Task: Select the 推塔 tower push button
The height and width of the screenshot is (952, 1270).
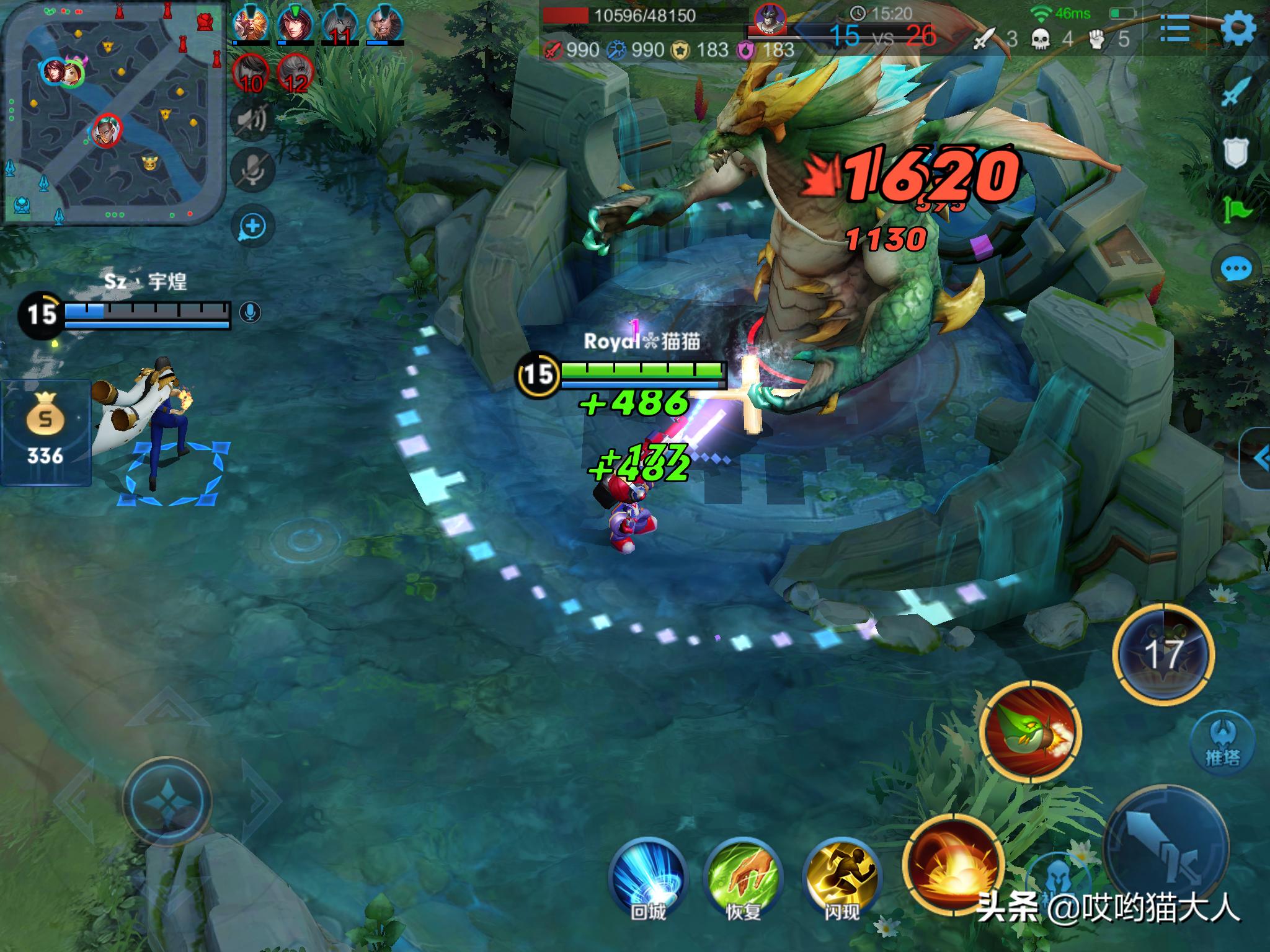Action: (x=1222, y=741)
